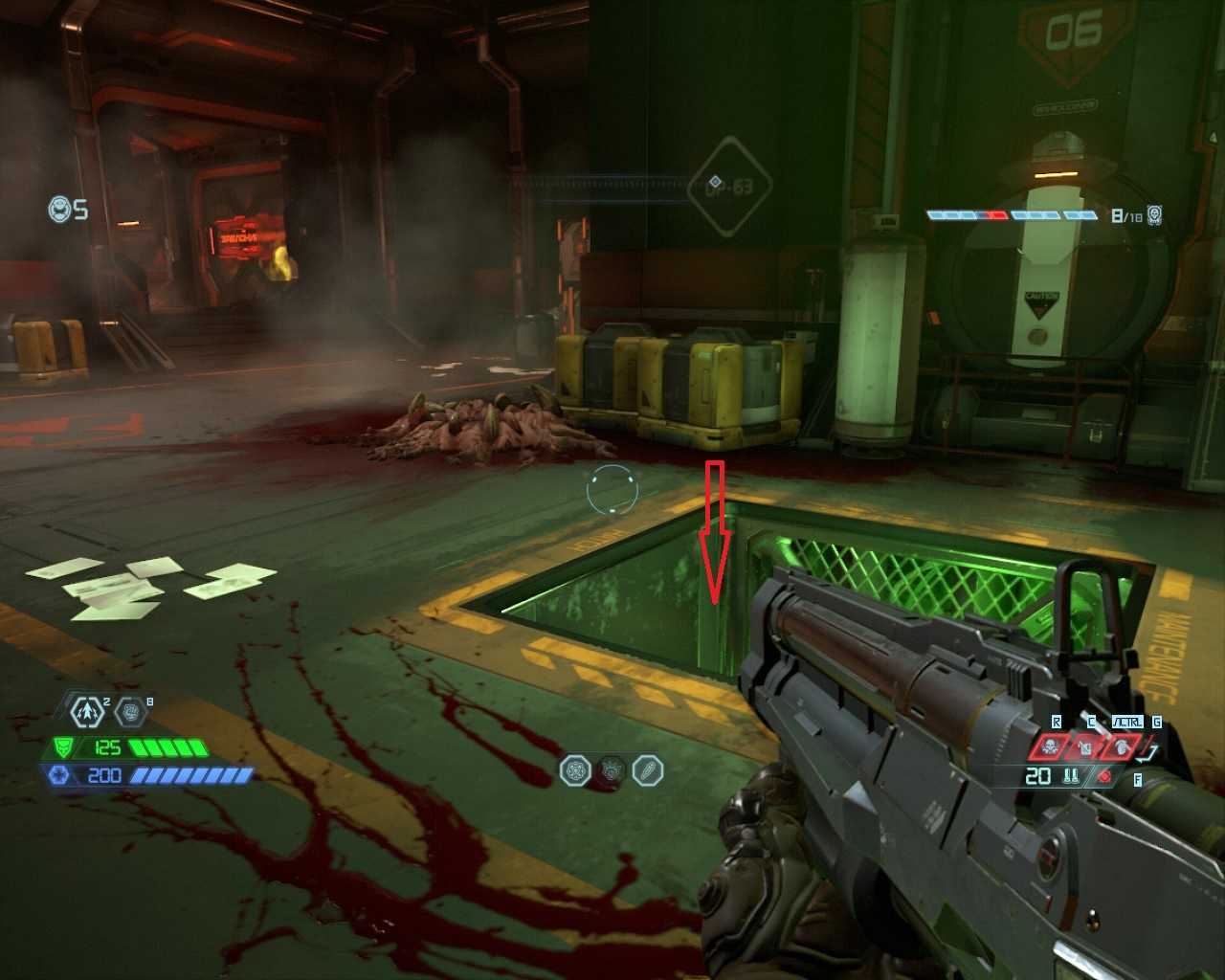Select the rightmost octagonal rune icon
This screenshot has height=980, width=1225.
(648, 770)
